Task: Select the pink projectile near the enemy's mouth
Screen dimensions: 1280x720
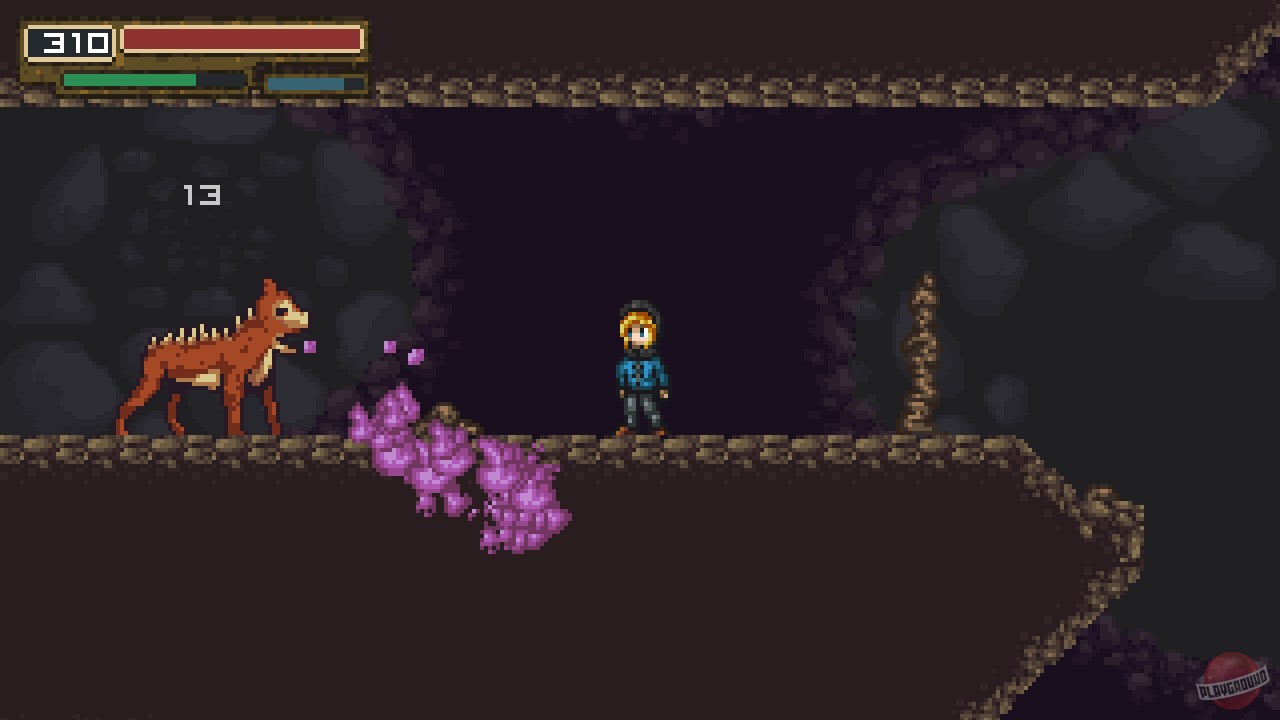Action: (x=310, y=345)
